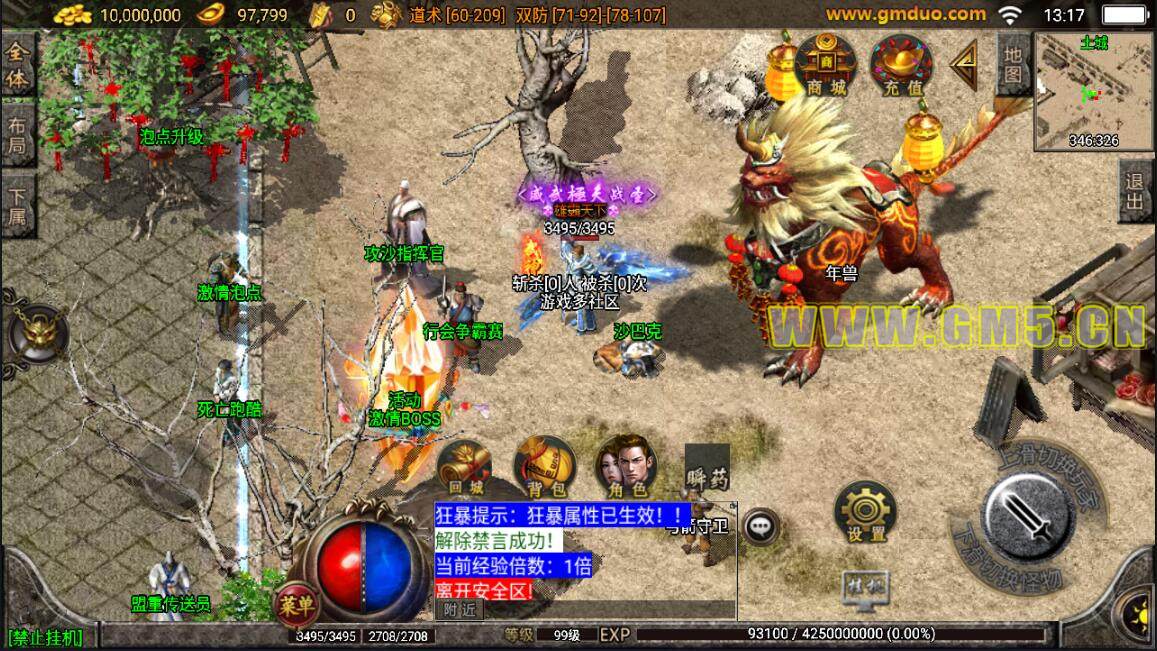Open the 设置 settings gear
The width and height of the screenshot is (1157, 651).
click(x=864, y=512)
